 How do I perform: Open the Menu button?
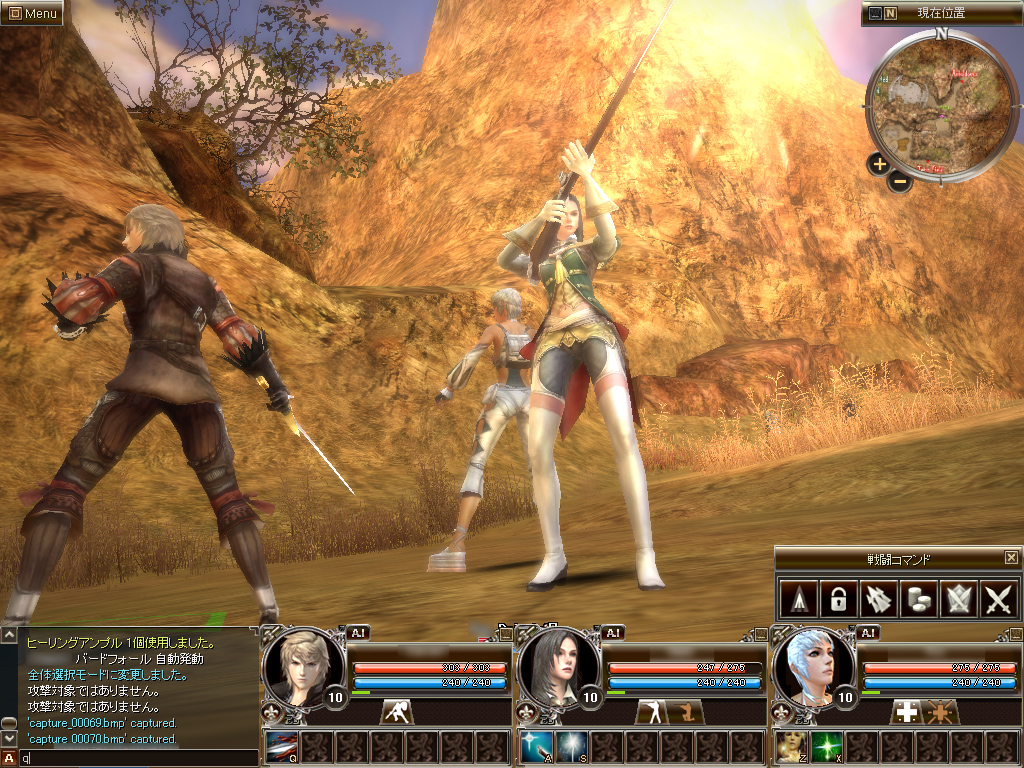(x=32, y=13)
